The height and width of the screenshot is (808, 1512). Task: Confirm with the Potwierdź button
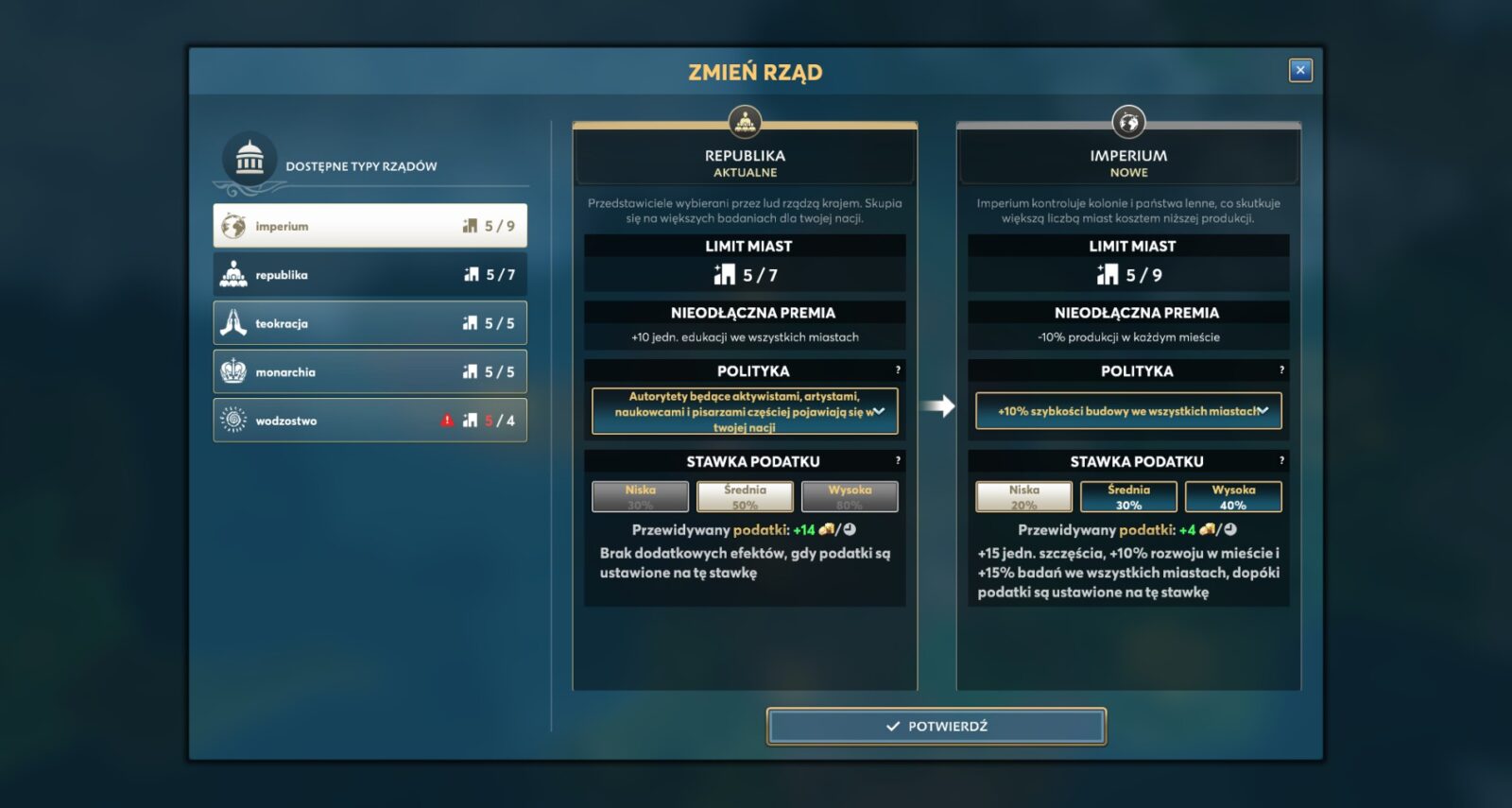(x=936, y=726)
